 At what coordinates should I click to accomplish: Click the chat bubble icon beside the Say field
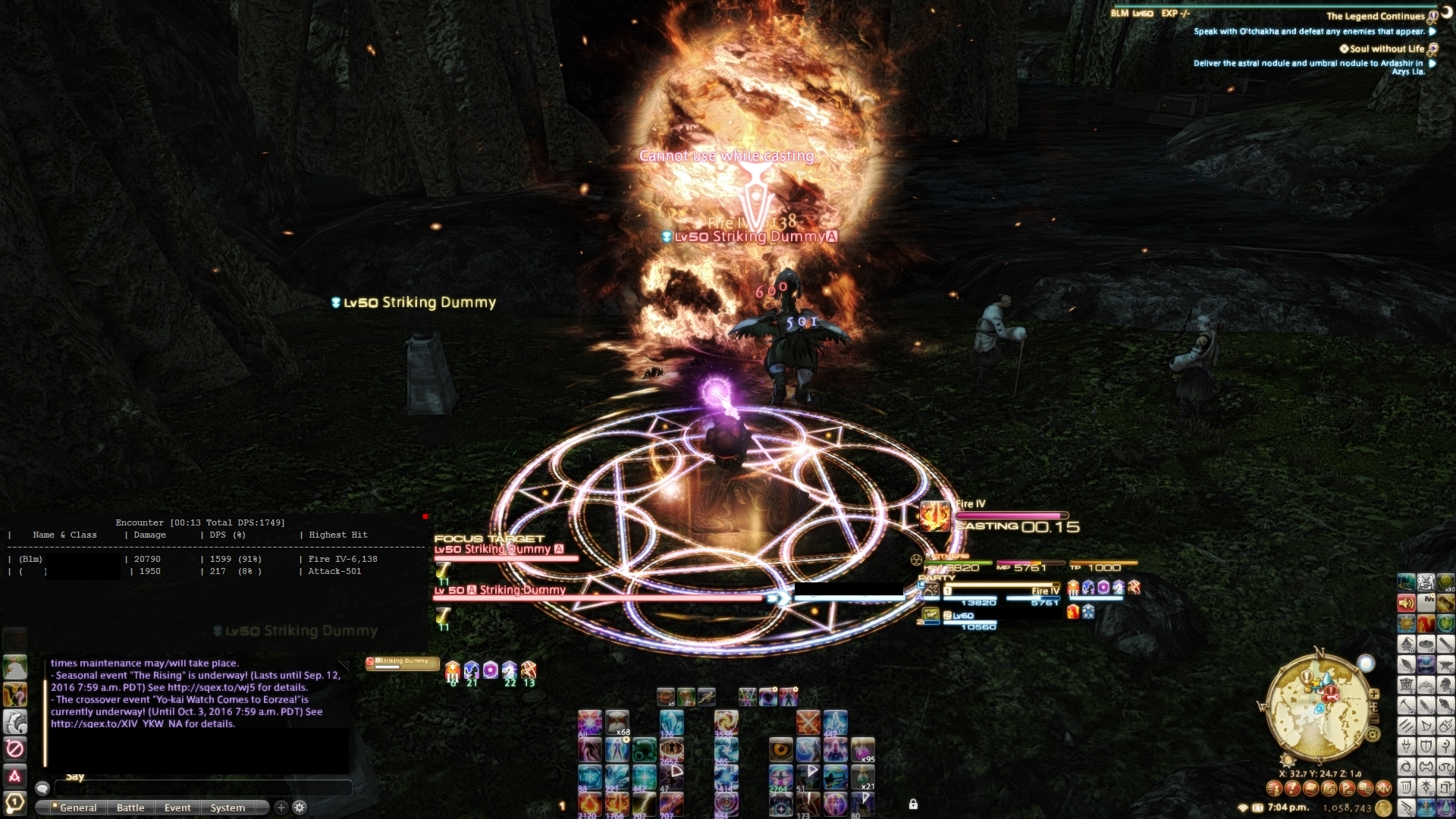click(42, 788)
